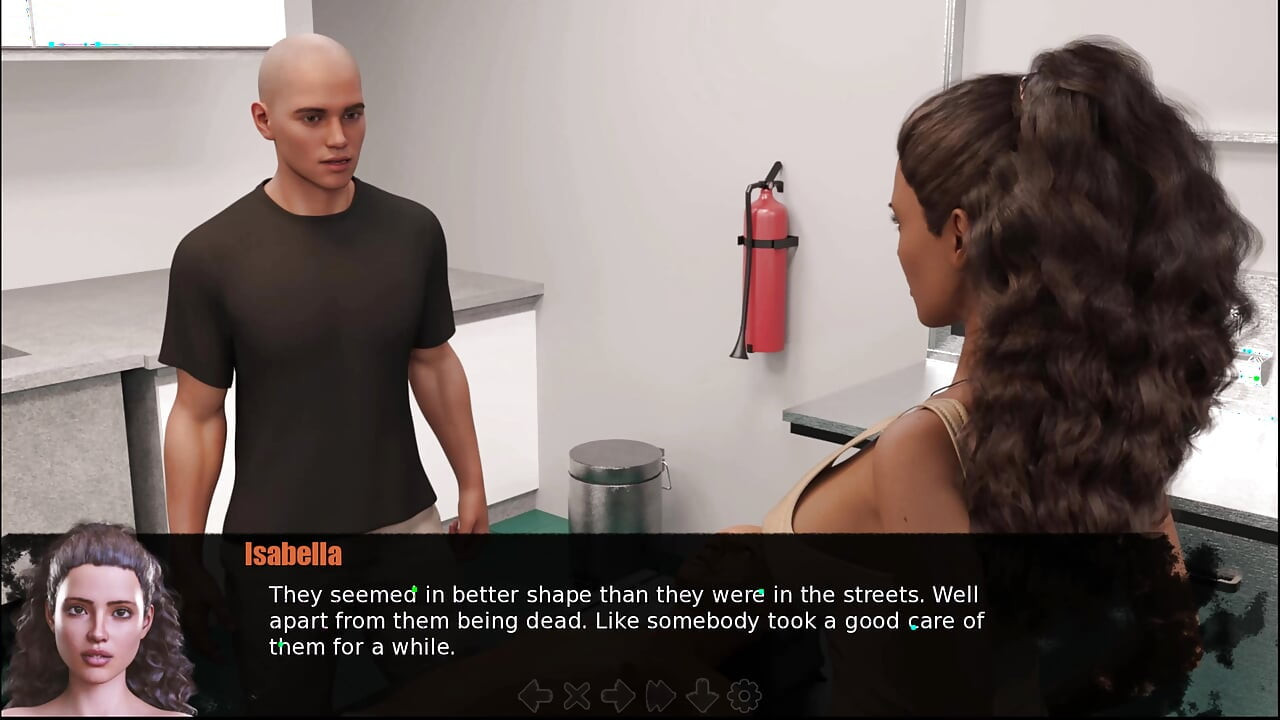Click the down arrow save icon

702,696
